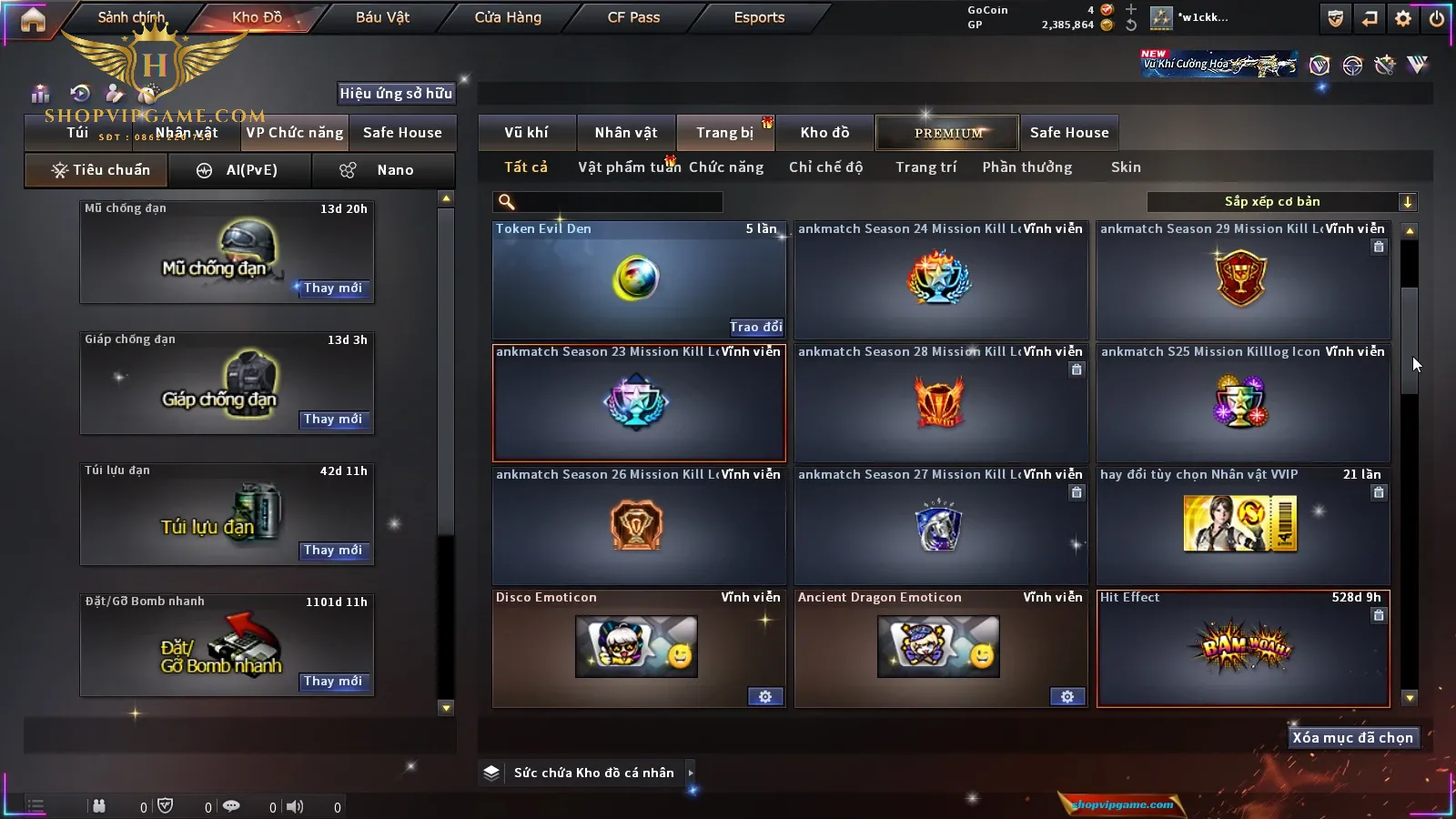The image size is (1456, 819).
Task: Select the Hit Effect item
Action: [1243, 648]
